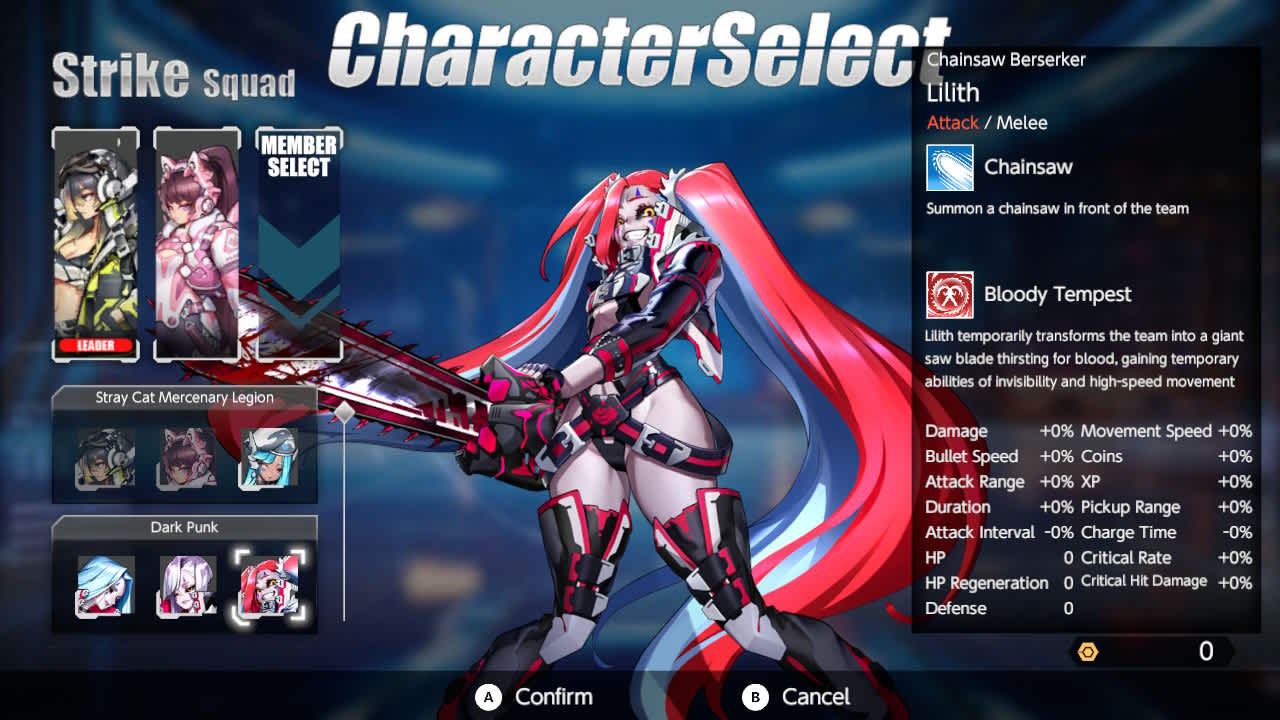Expand the Dark Punk faction header
This screenshot has height=720, width=1280.
tap(184, 527)
